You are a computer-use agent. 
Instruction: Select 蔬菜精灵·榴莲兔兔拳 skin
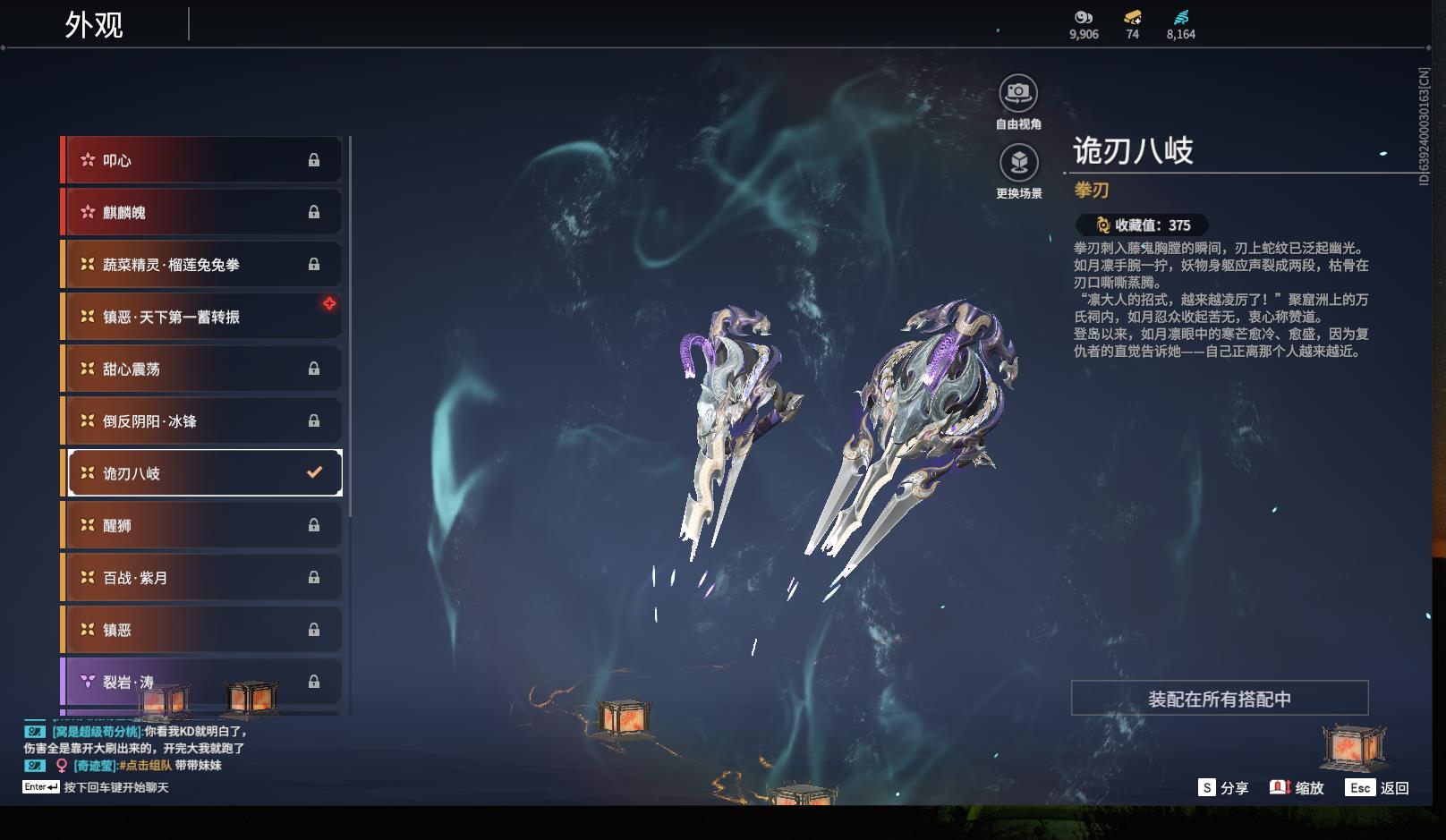point(201,265)
